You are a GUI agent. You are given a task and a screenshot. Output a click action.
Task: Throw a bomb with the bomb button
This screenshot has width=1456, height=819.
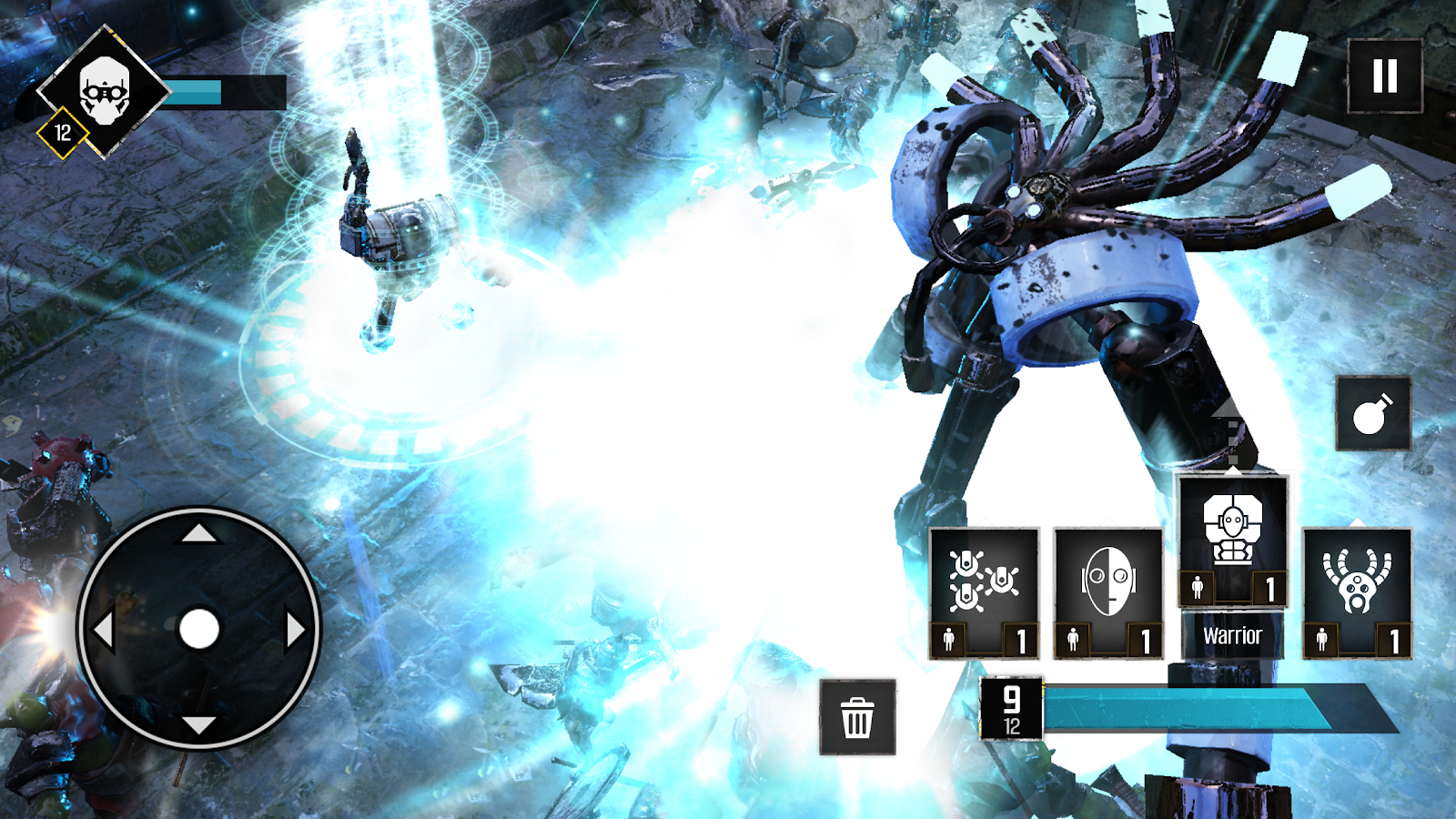click(1372, 414)
